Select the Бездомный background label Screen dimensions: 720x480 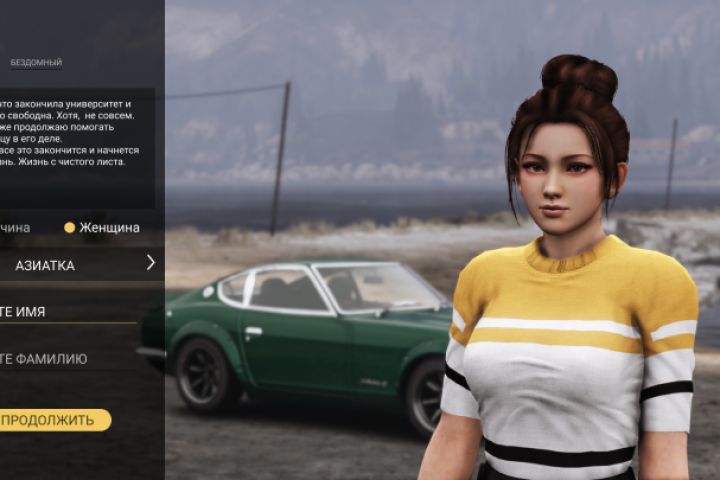[36, 63]
